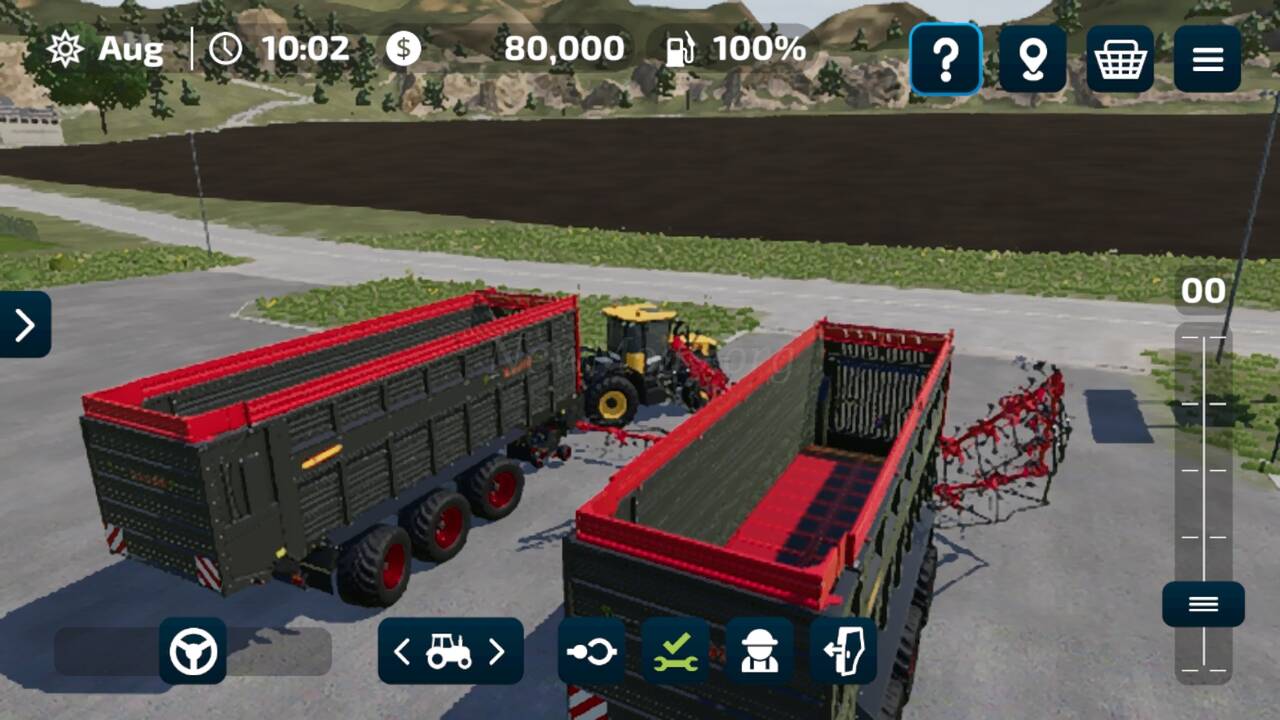Open the help question mark button
Screen dimensions: 1280x720
click(945, 60)
